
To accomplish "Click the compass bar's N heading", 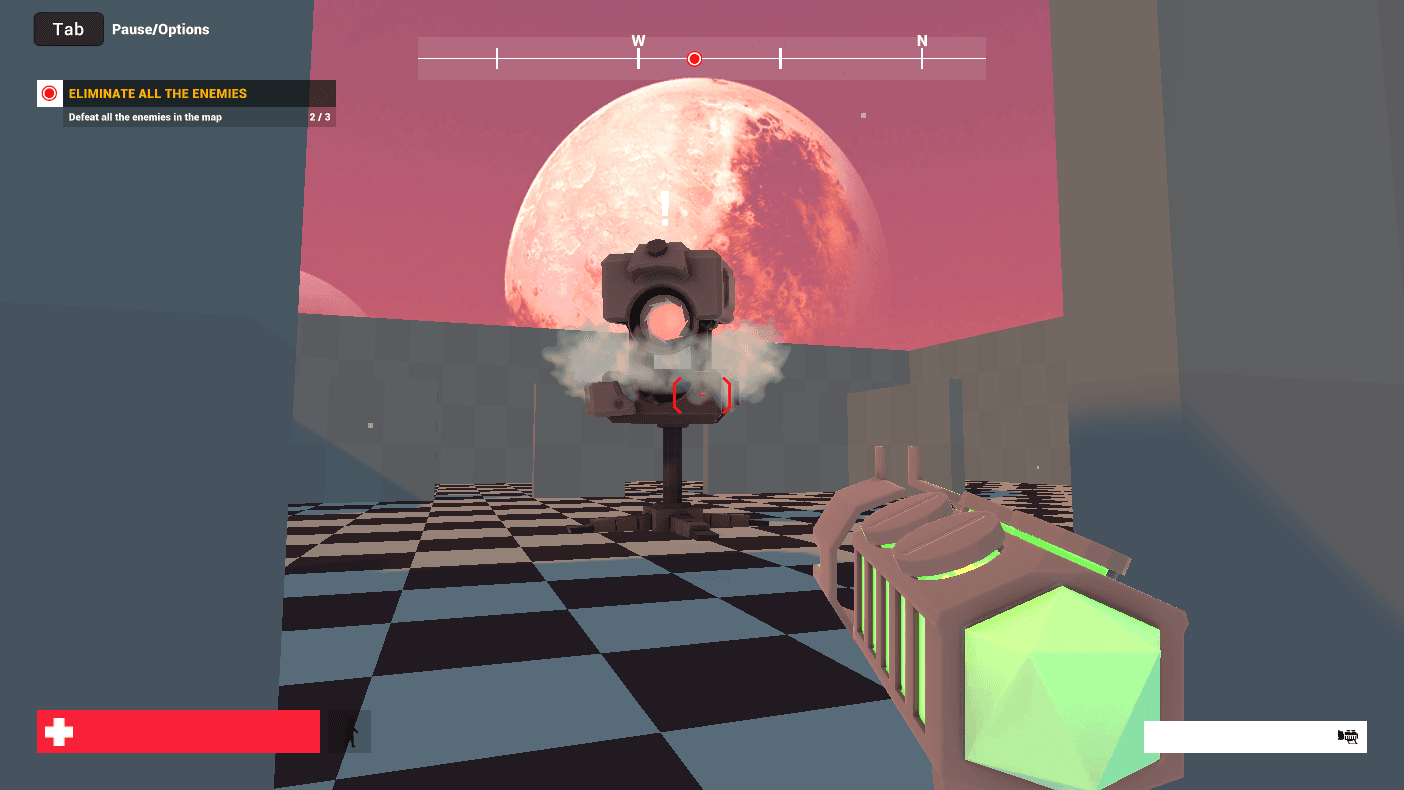I will [922, 41].
